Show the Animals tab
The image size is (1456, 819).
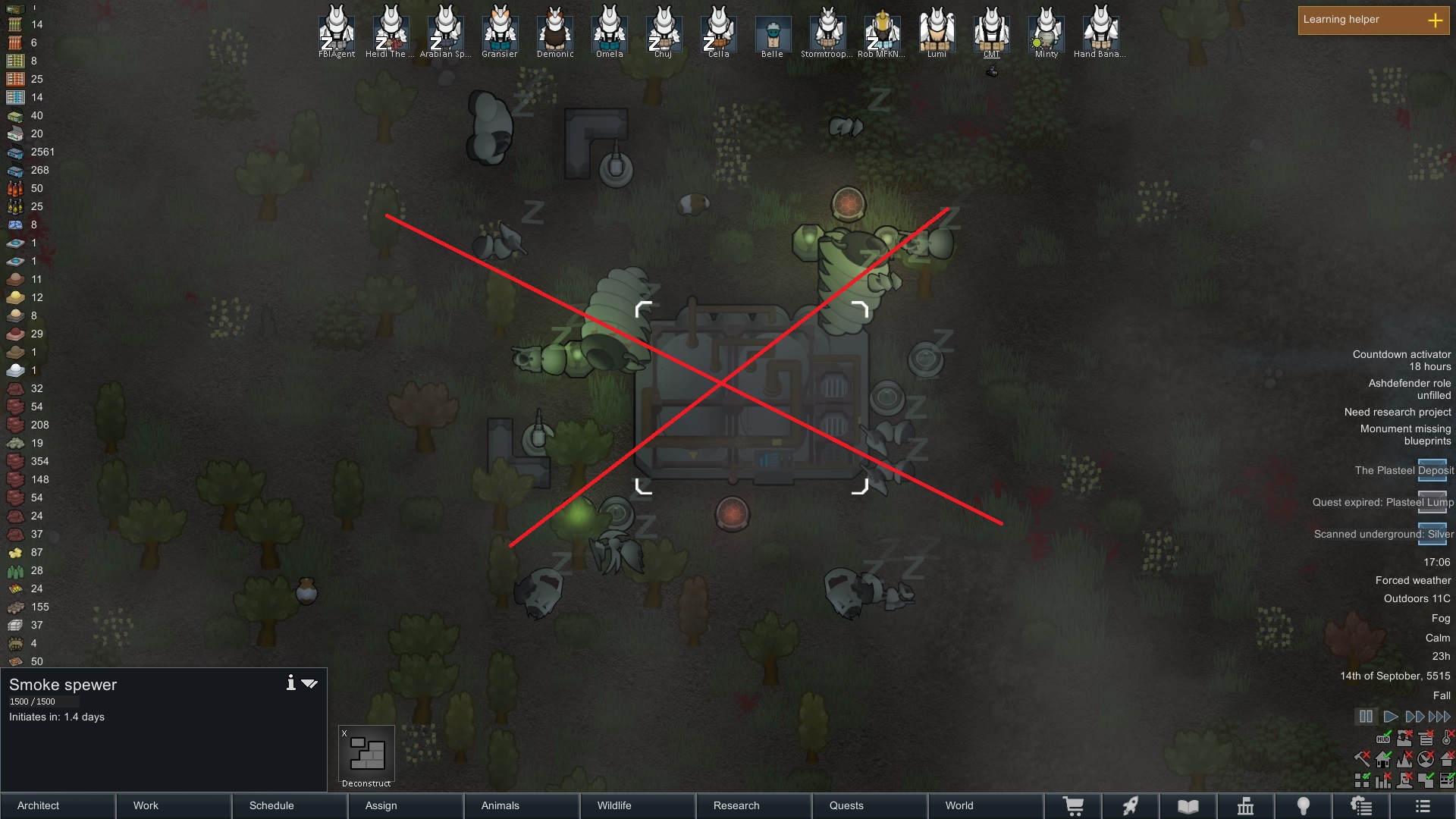pos(521,805)
